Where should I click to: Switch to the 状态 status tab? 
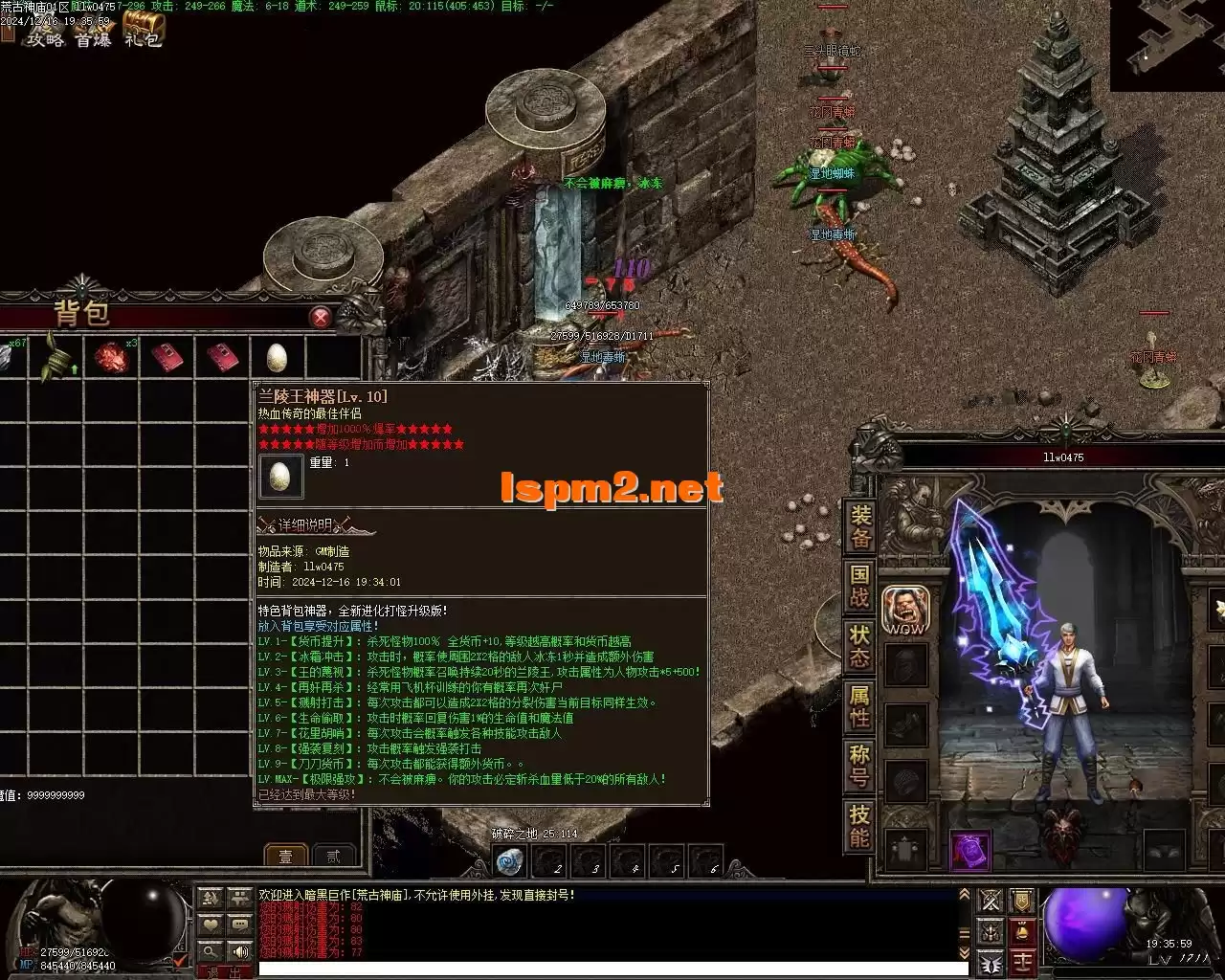[x=860, y=645]
